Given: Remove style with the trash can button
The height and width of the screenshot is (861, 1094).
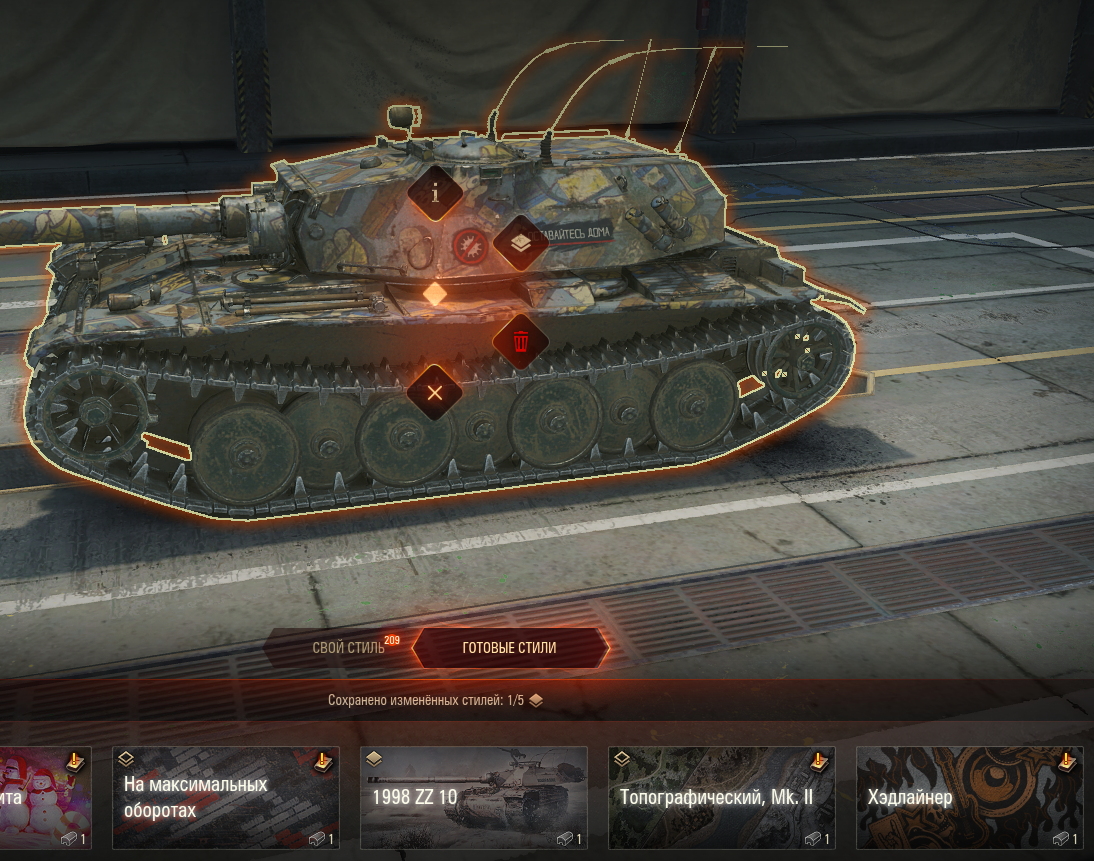Looking at the screenshot, I should coord(521,342).
